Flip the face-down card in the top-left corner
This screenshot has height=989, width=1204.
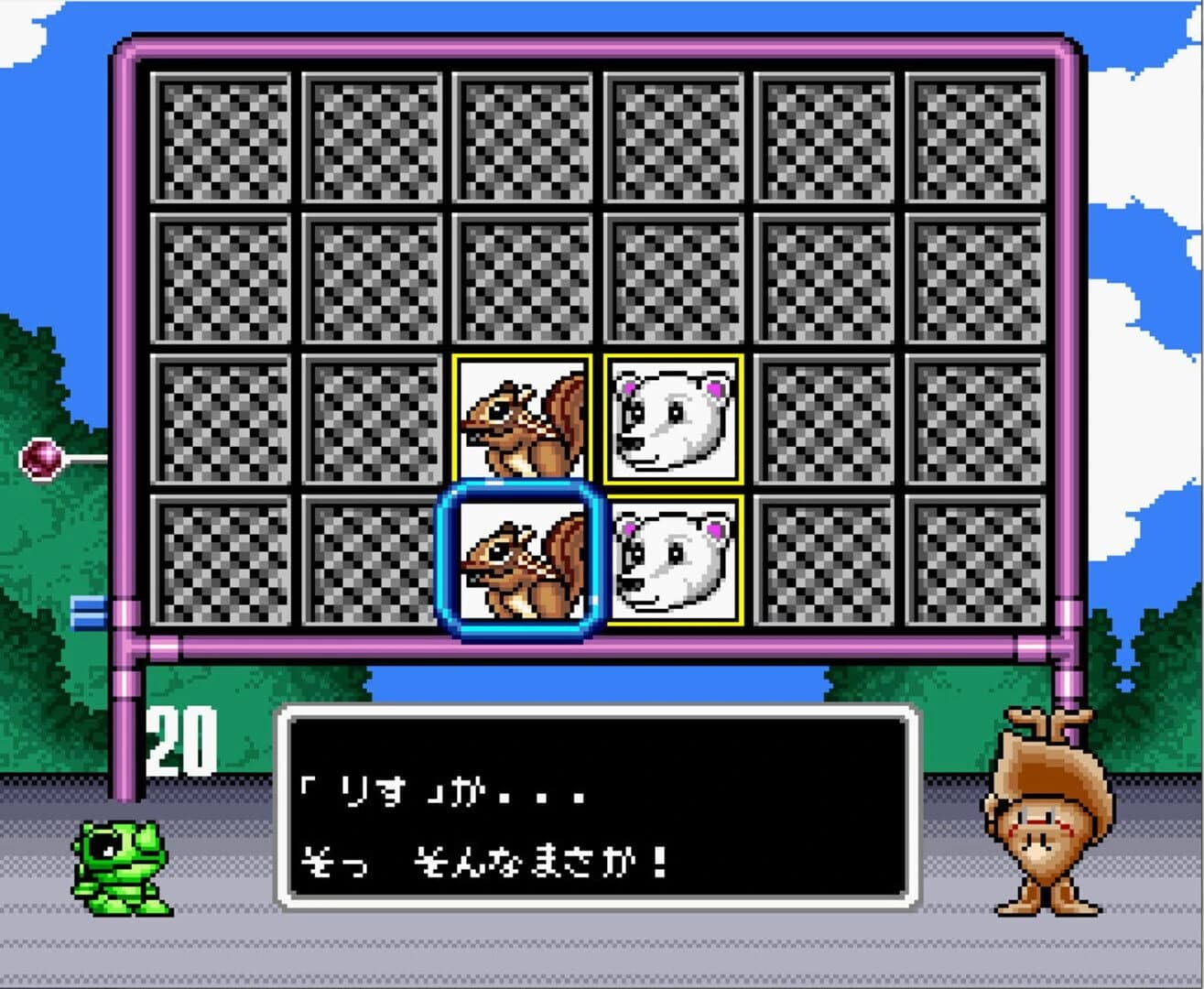220,136
